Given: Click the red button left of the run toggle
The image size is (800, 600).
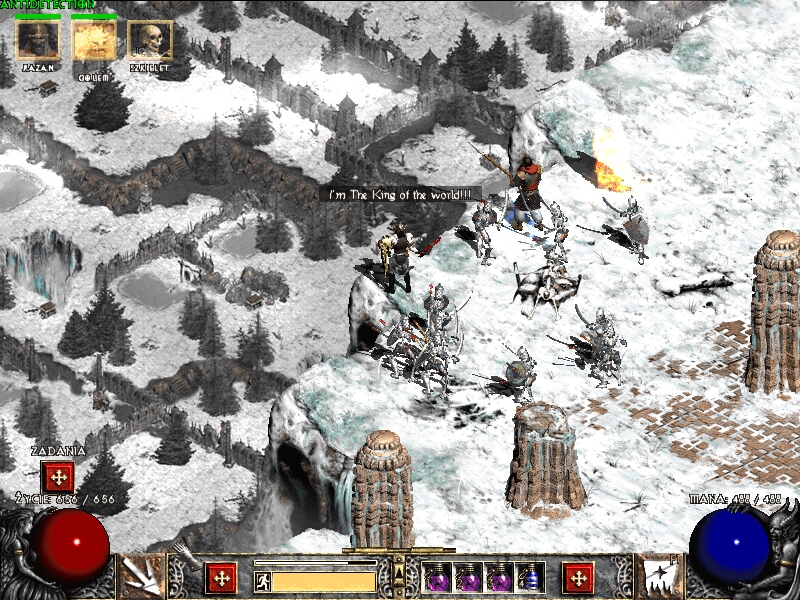Looking at the screenshot, I should click(221, 577).
